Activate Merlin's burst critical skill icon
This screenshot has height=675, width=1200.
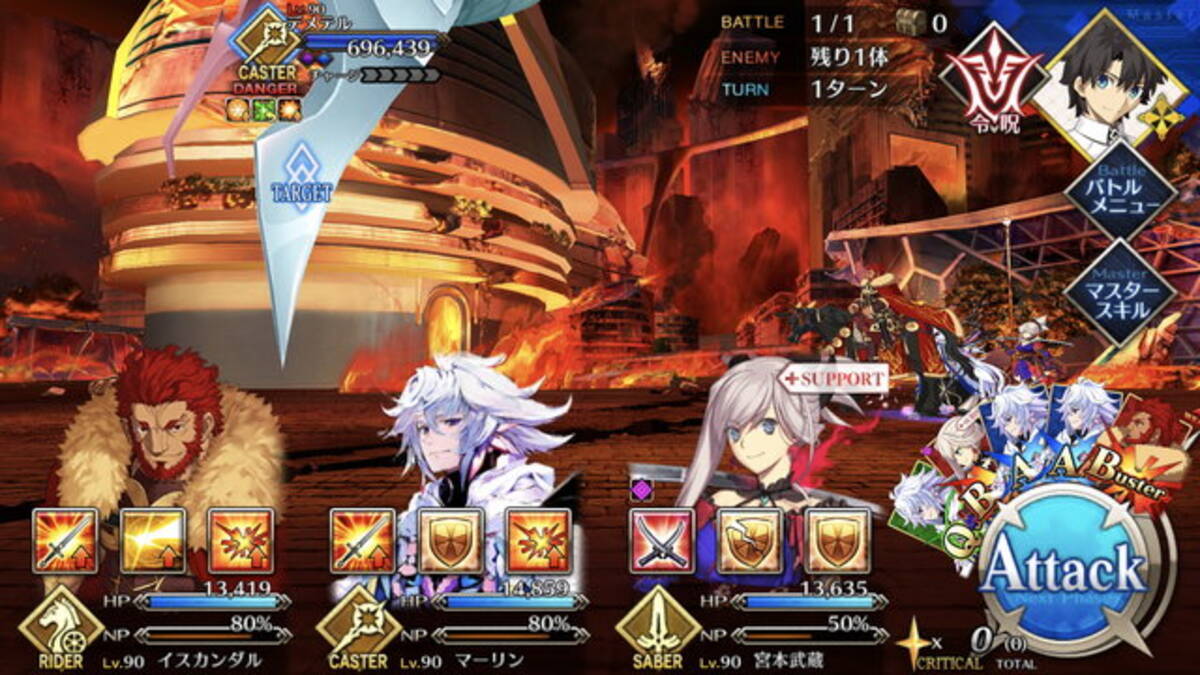pos(539,541)
